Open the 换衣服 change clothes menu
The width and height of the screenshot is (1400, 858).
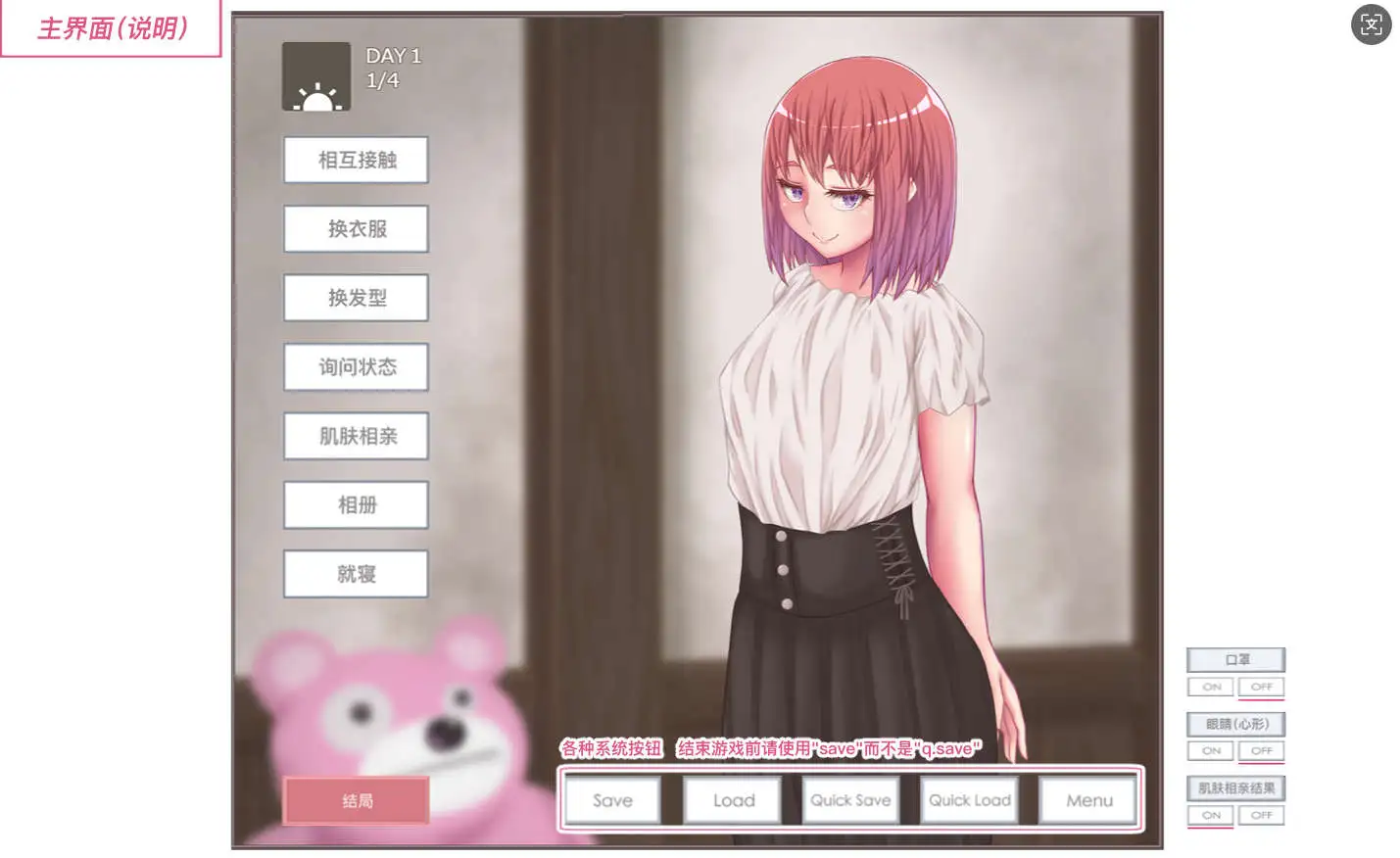click(x=355, y=228)
